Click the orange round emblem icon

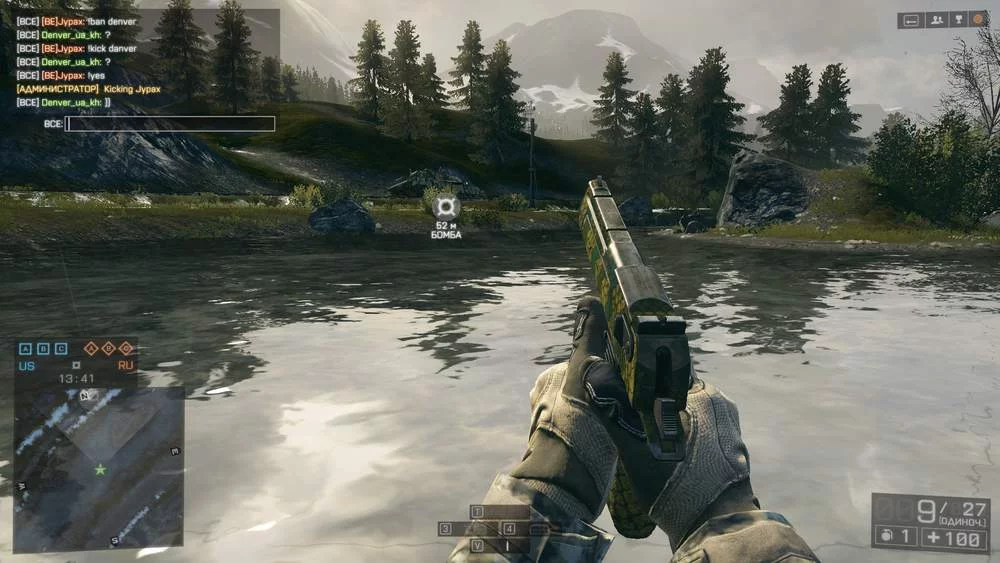(x=977, y=19)
